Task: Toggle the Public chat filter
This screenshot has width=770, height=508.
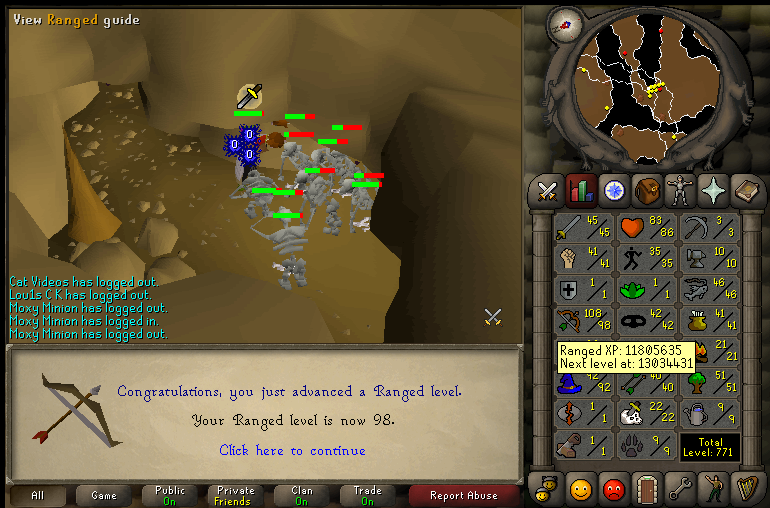Action: (170, 495)
